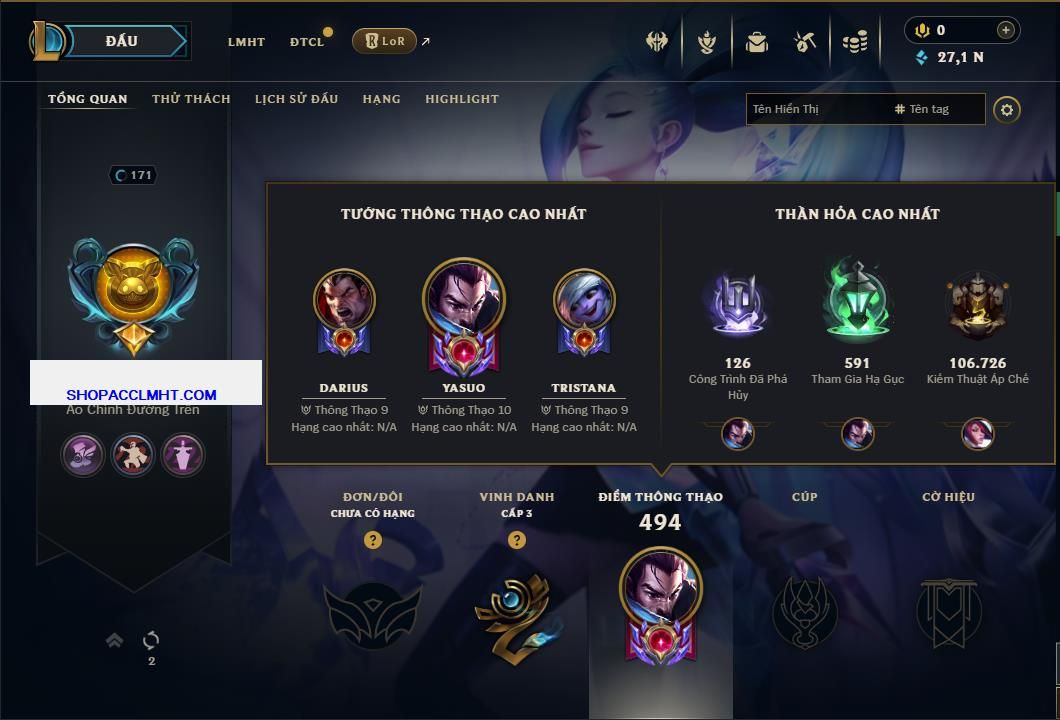Click the Đơn/Đôi unranked emblem
1060x720 pixels.
pos(372,612)
